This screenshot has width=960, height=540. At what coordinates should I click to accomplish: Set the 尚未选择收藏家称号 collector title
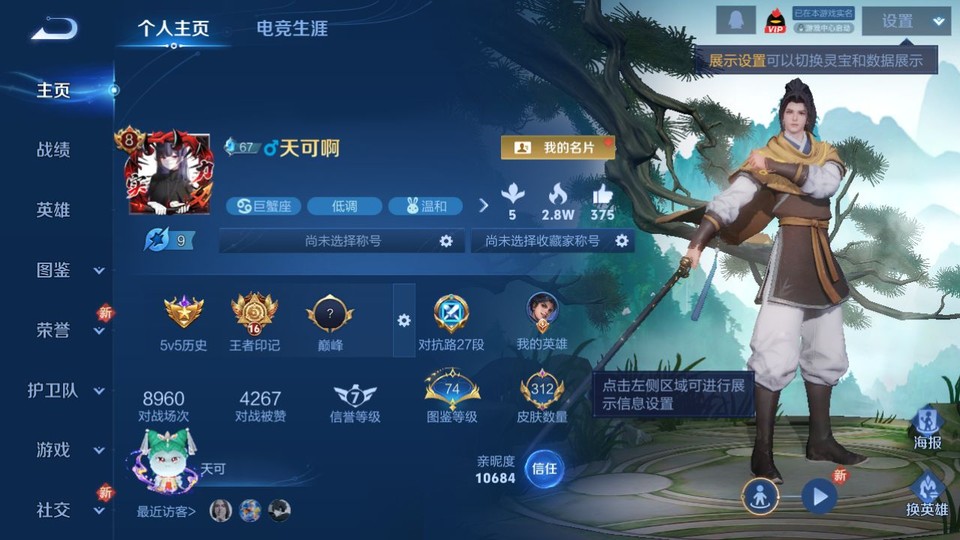pos(621,241)
